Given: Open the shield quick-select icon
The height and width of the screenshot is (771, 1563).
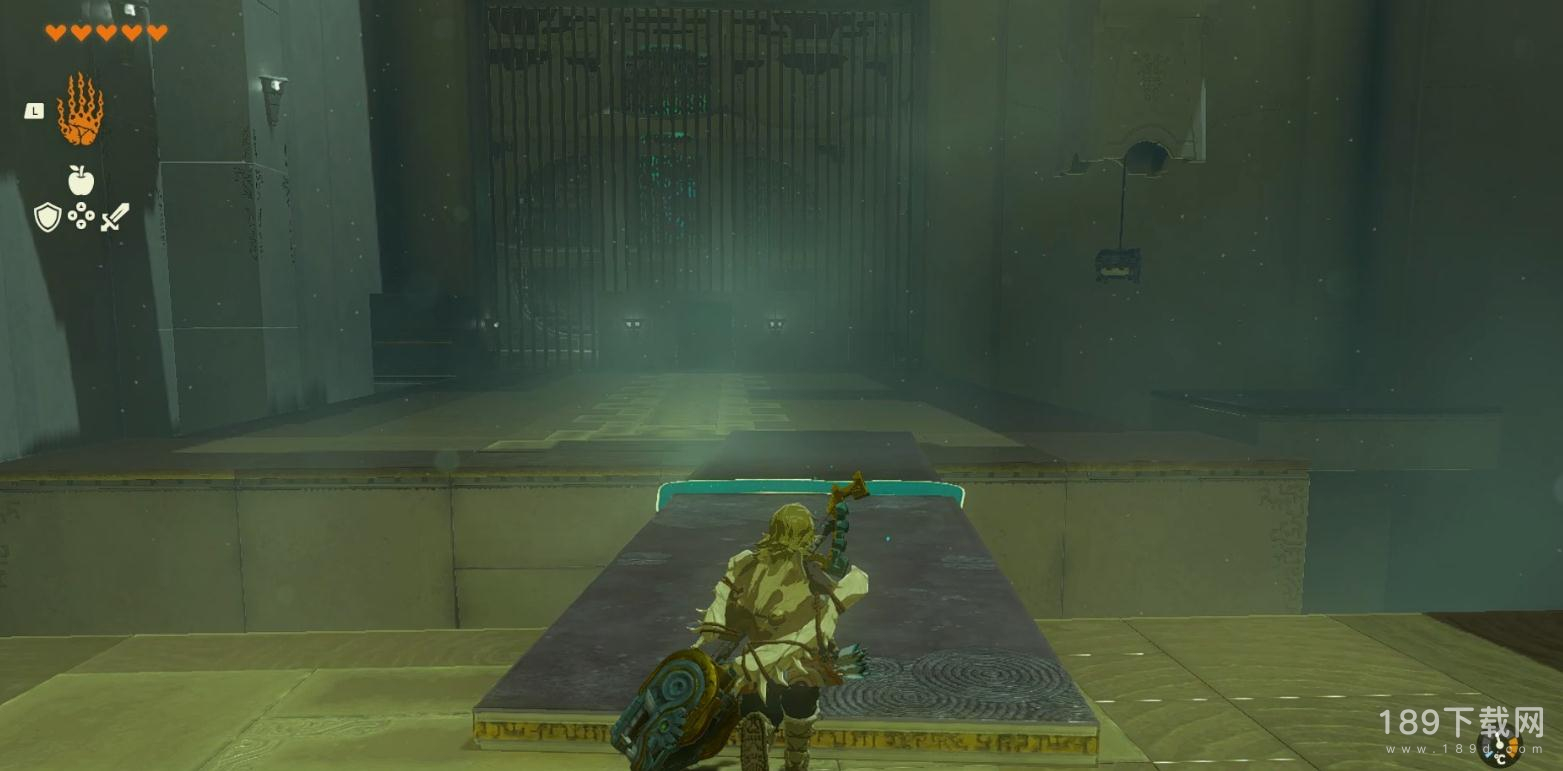Looking at the screenshot, I should click(48, 217).
